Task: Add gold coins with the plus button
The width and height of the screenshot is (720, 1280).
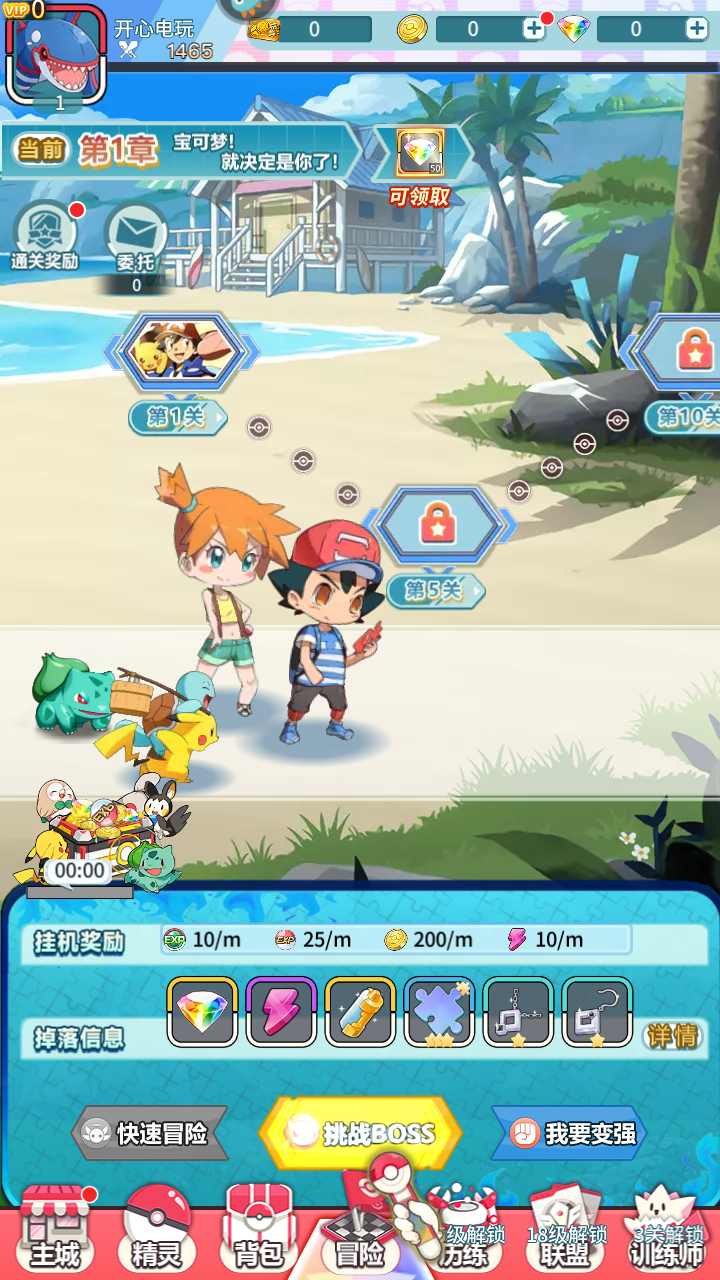Action: tap(534, 29)
